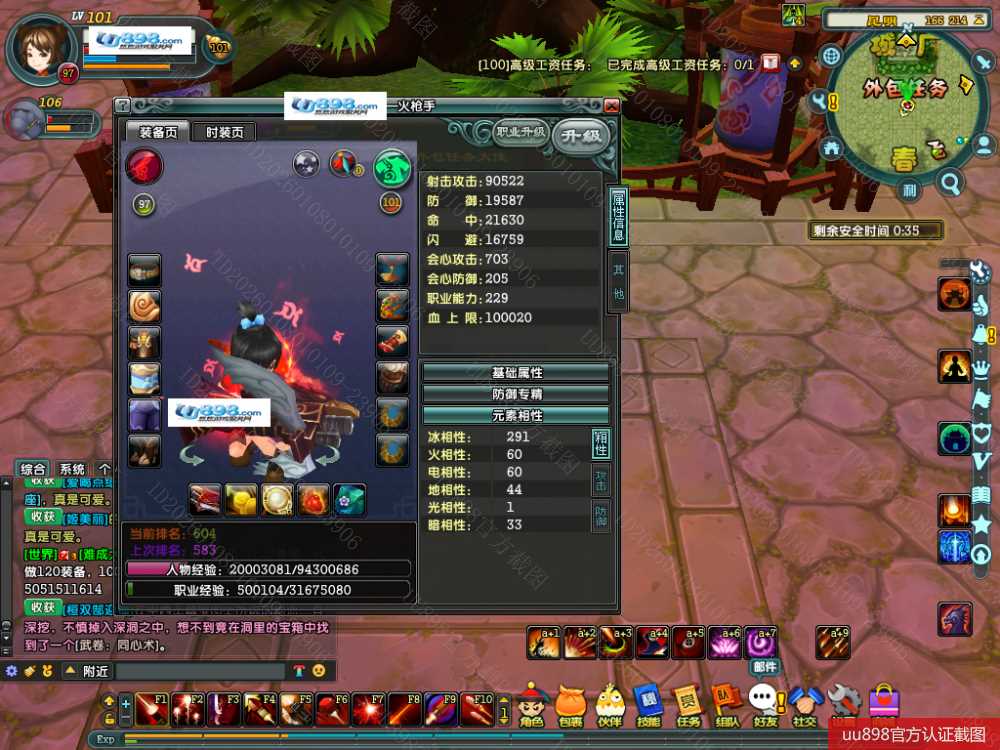Activate the purple lotus a+6 skill
This screenshot has width=1000, height=750.
(x=723, y=643)
